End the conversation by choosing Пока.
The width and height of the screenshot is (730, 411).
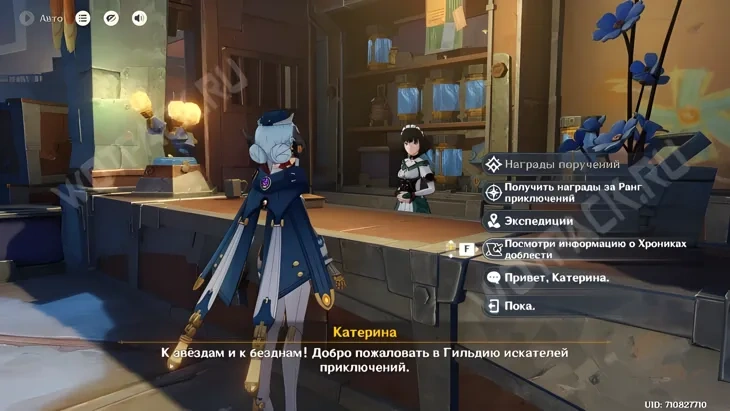click(x=520, y=306)
